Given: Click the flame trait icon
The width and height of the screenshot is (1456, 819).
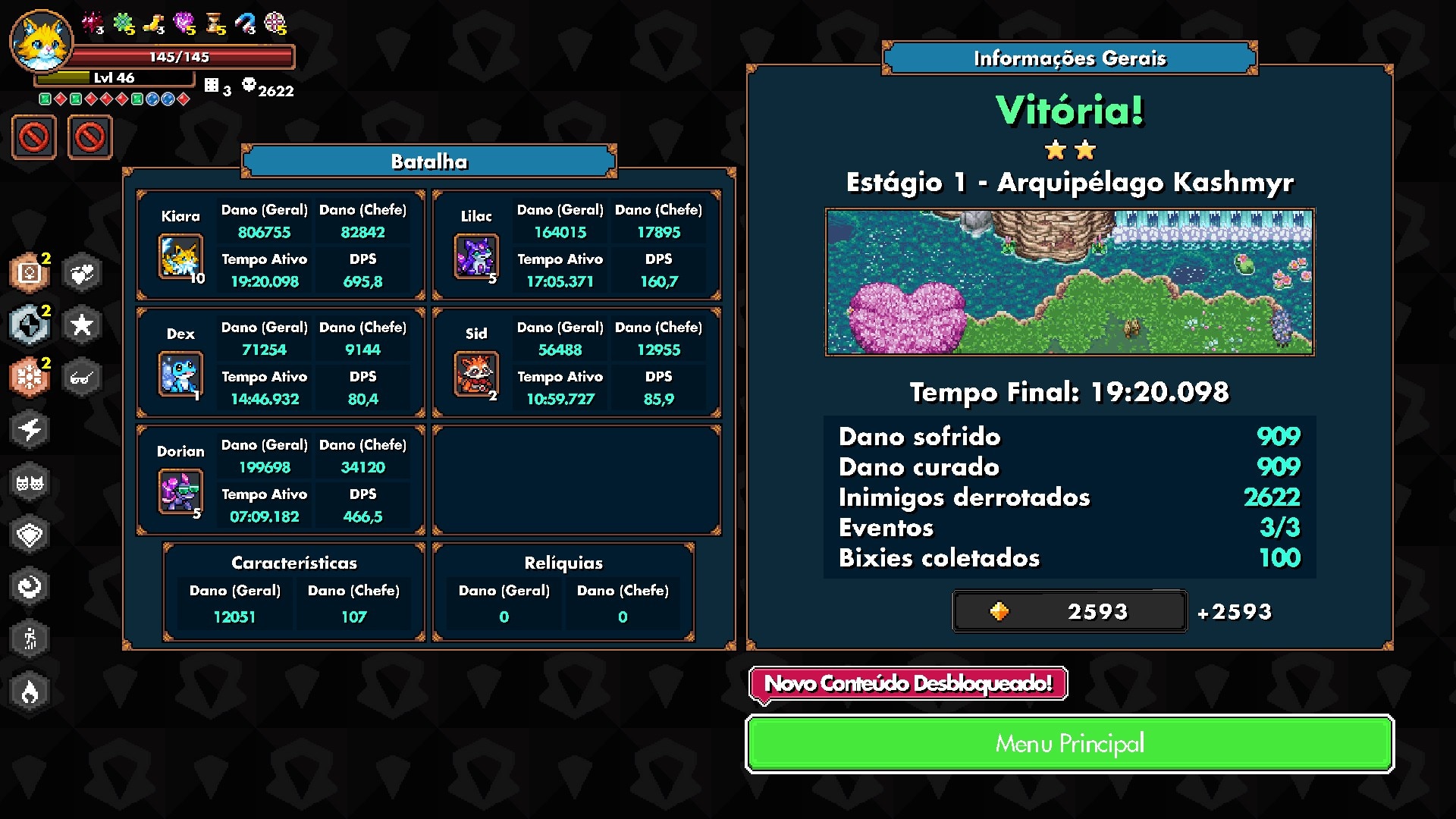Looking at the screenshot, I should coord(30,692).
